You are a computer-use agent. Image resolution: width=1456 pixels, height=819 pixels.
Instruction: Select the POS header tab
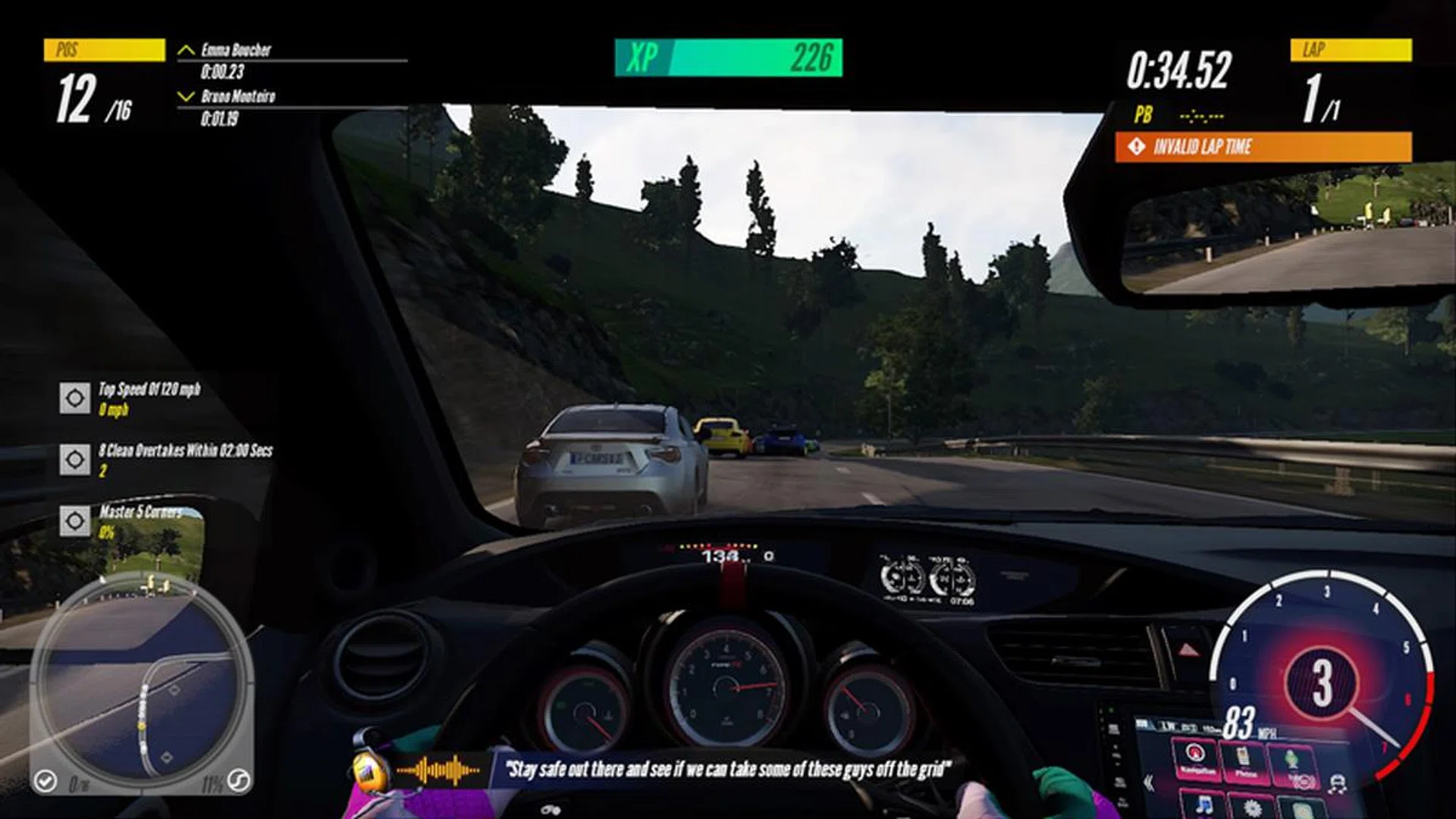[x=106, y=50]
